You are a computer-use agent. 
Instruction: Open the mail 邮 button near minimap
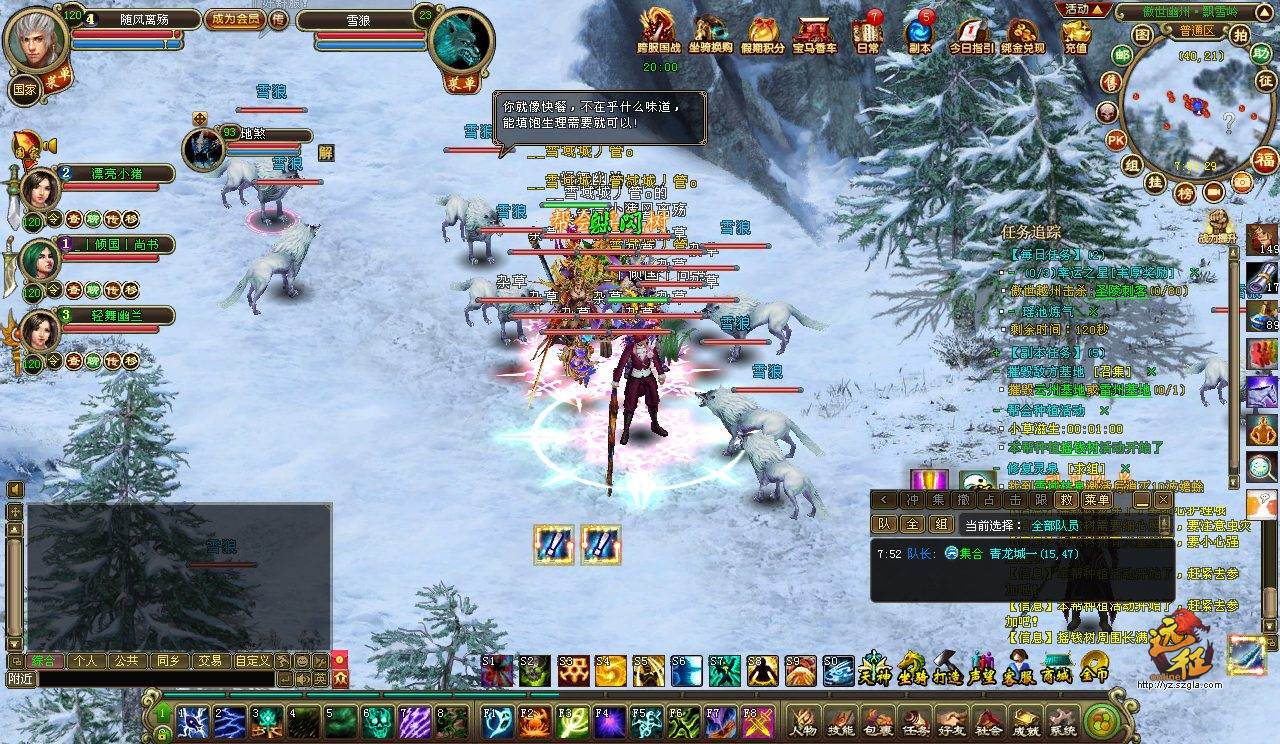coord(1122,55)
